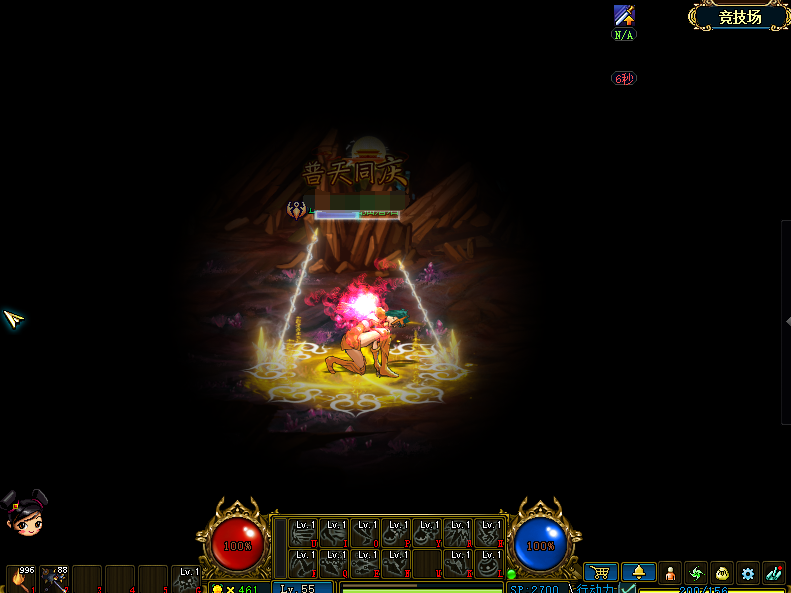Toggle the 行动力 checkbox

[x=628, y=588]
